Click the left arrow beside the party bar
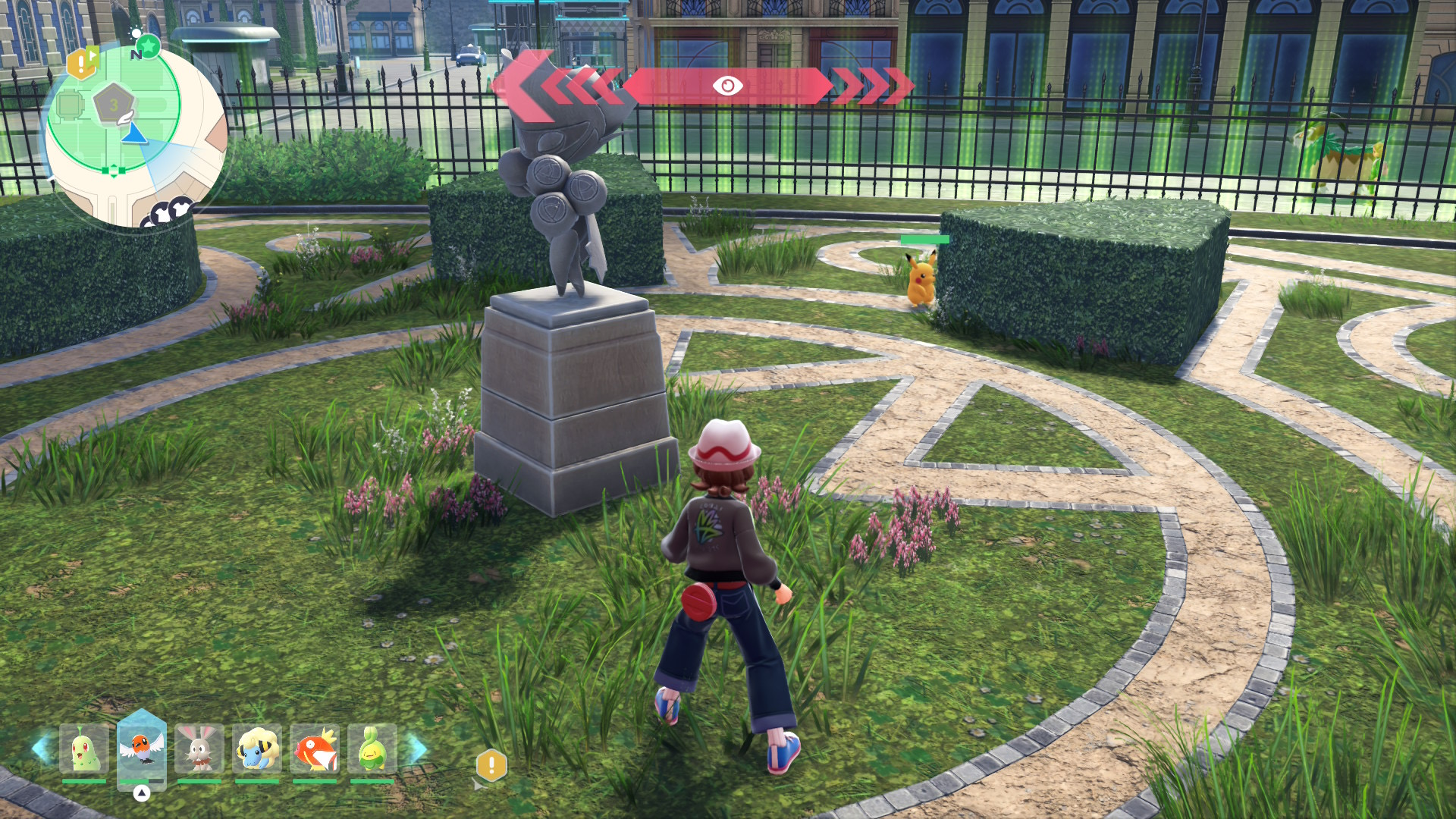1456x819 pixels. (x=41, y=748)
